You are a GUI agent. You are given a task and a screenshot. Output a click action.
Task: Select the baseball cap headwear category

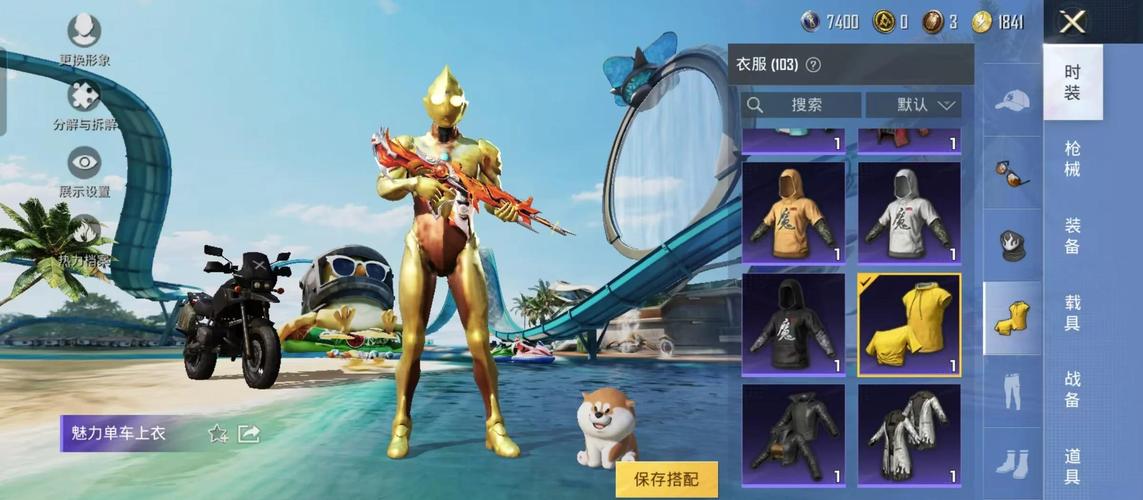tap(1012, 100)
